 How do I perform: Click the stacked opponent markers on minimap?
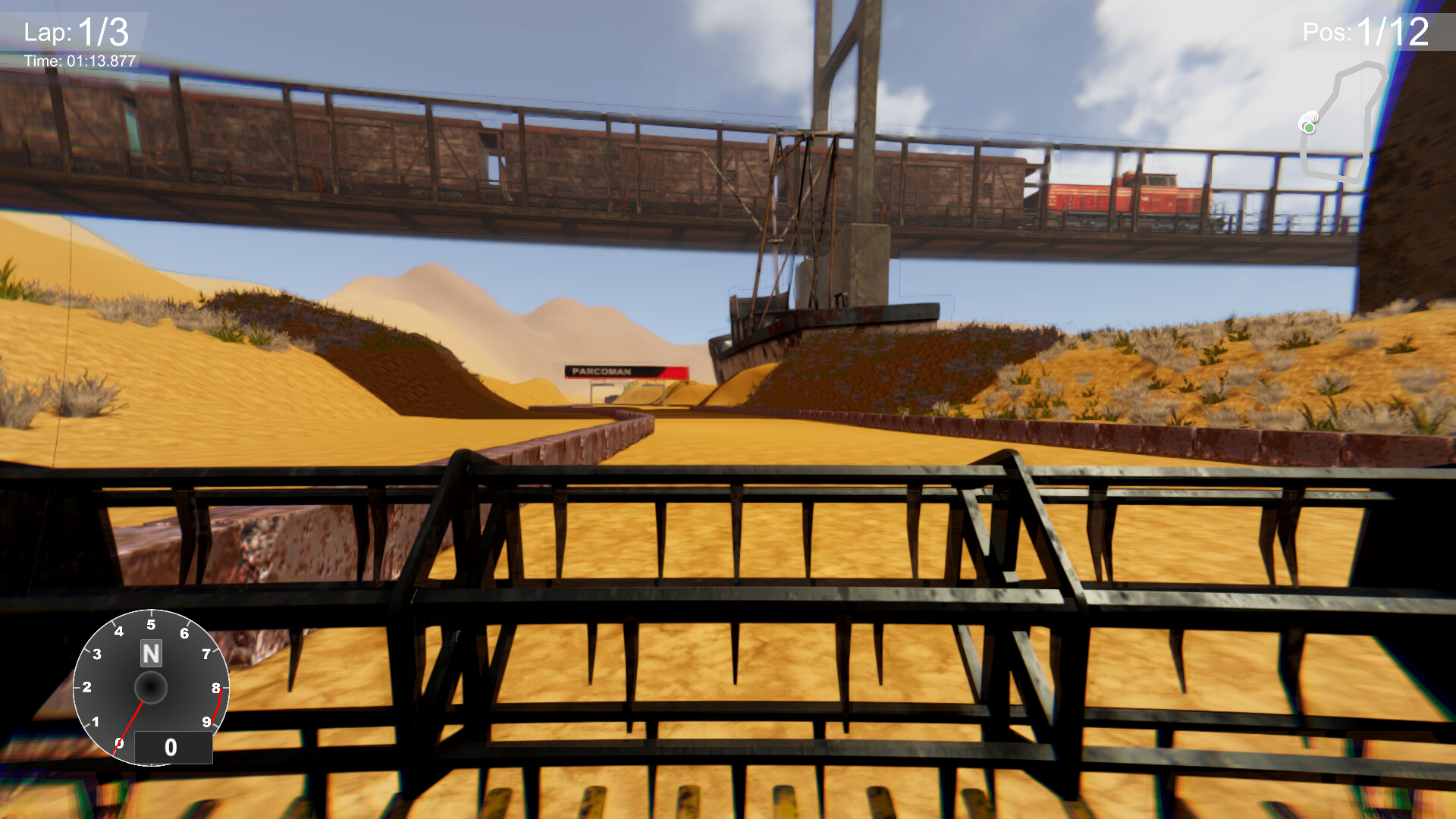pyautogui.click(x=1310, y=115)
